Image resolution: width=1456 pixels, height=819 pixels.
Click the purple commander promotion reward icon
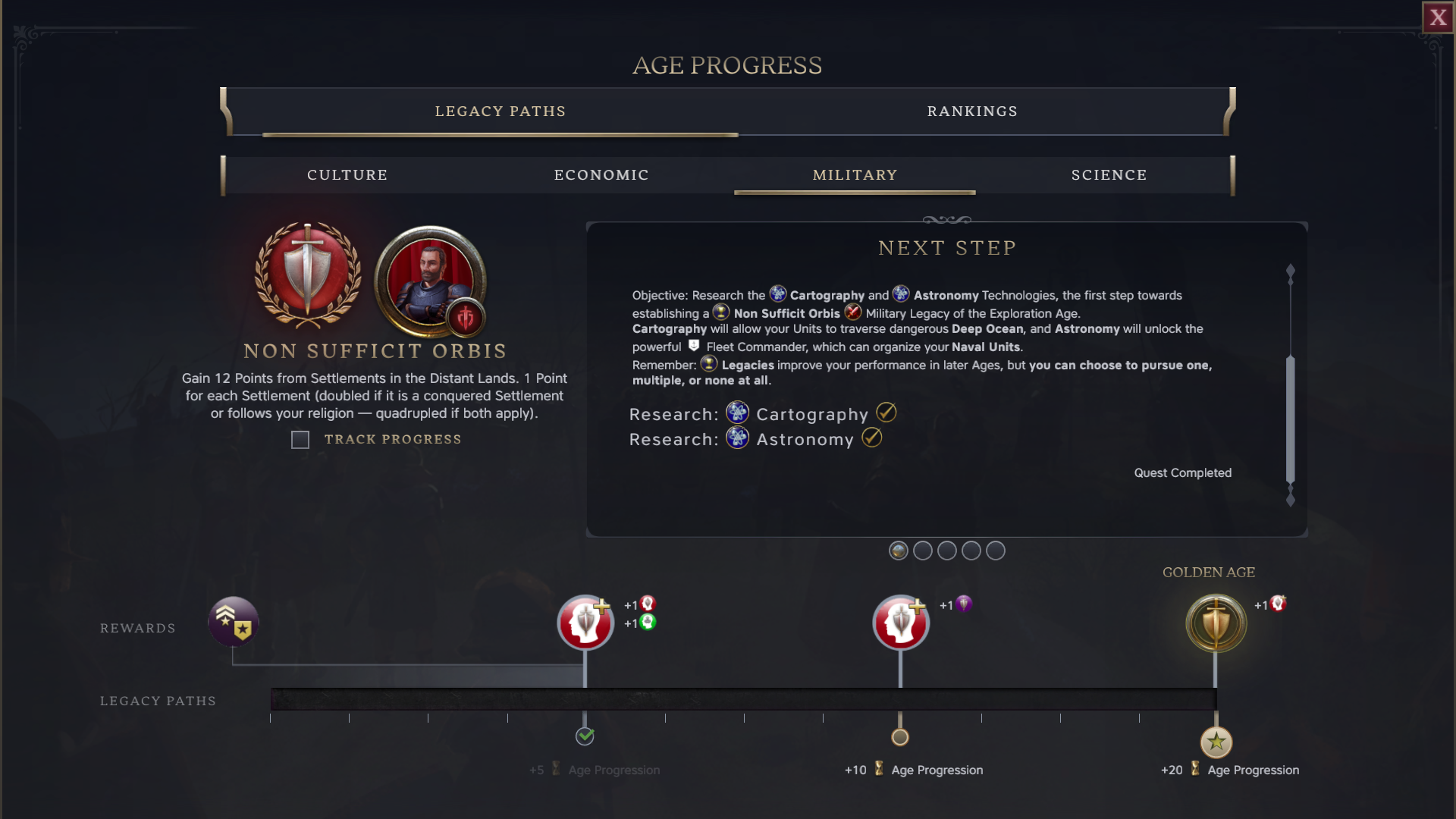(x=234, y=622)
